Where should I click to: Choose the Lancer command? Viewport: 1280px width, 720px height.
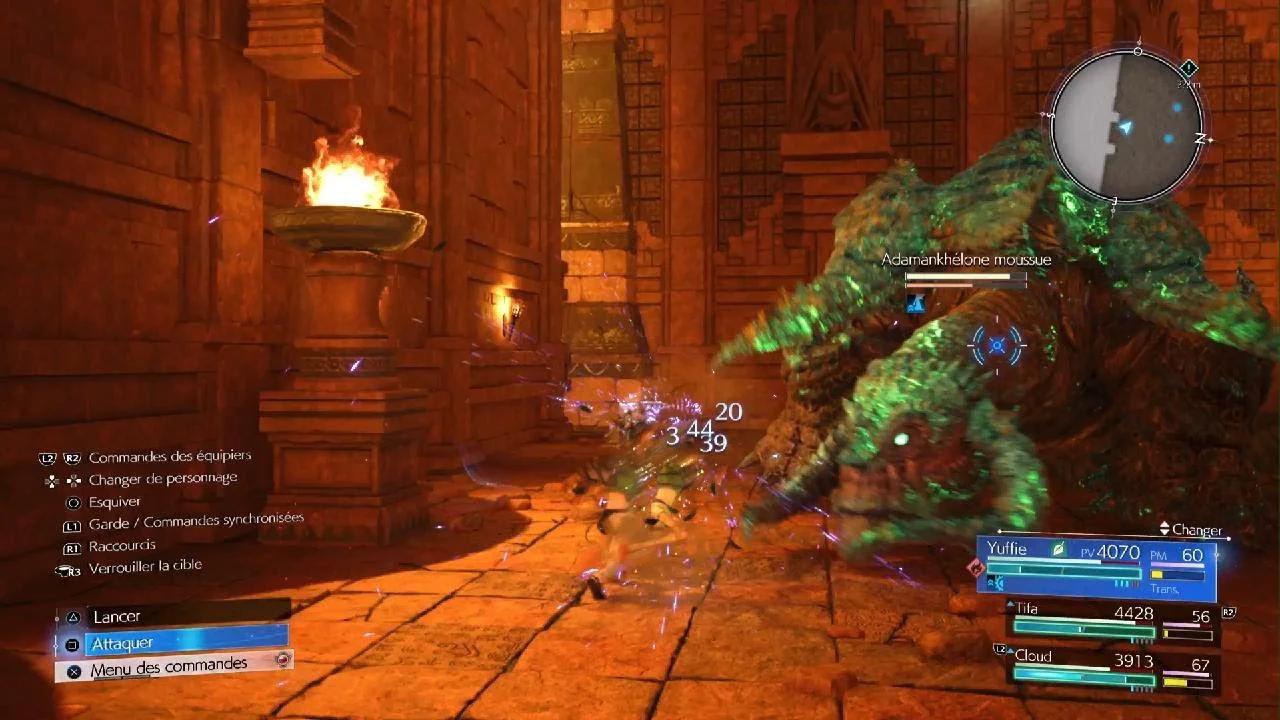pos(116,617)
